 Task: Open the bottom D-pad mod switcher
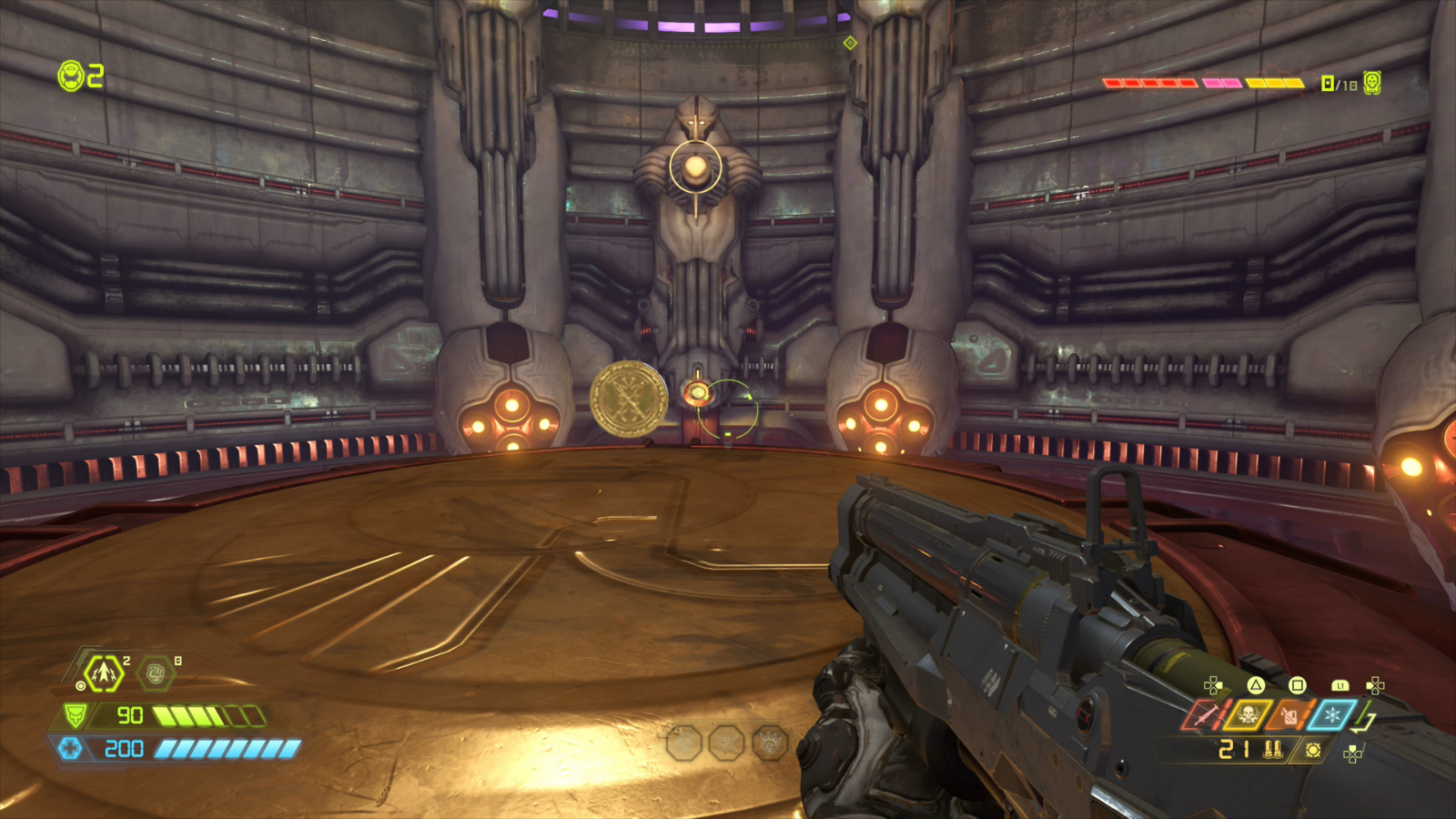[1353, 753]
